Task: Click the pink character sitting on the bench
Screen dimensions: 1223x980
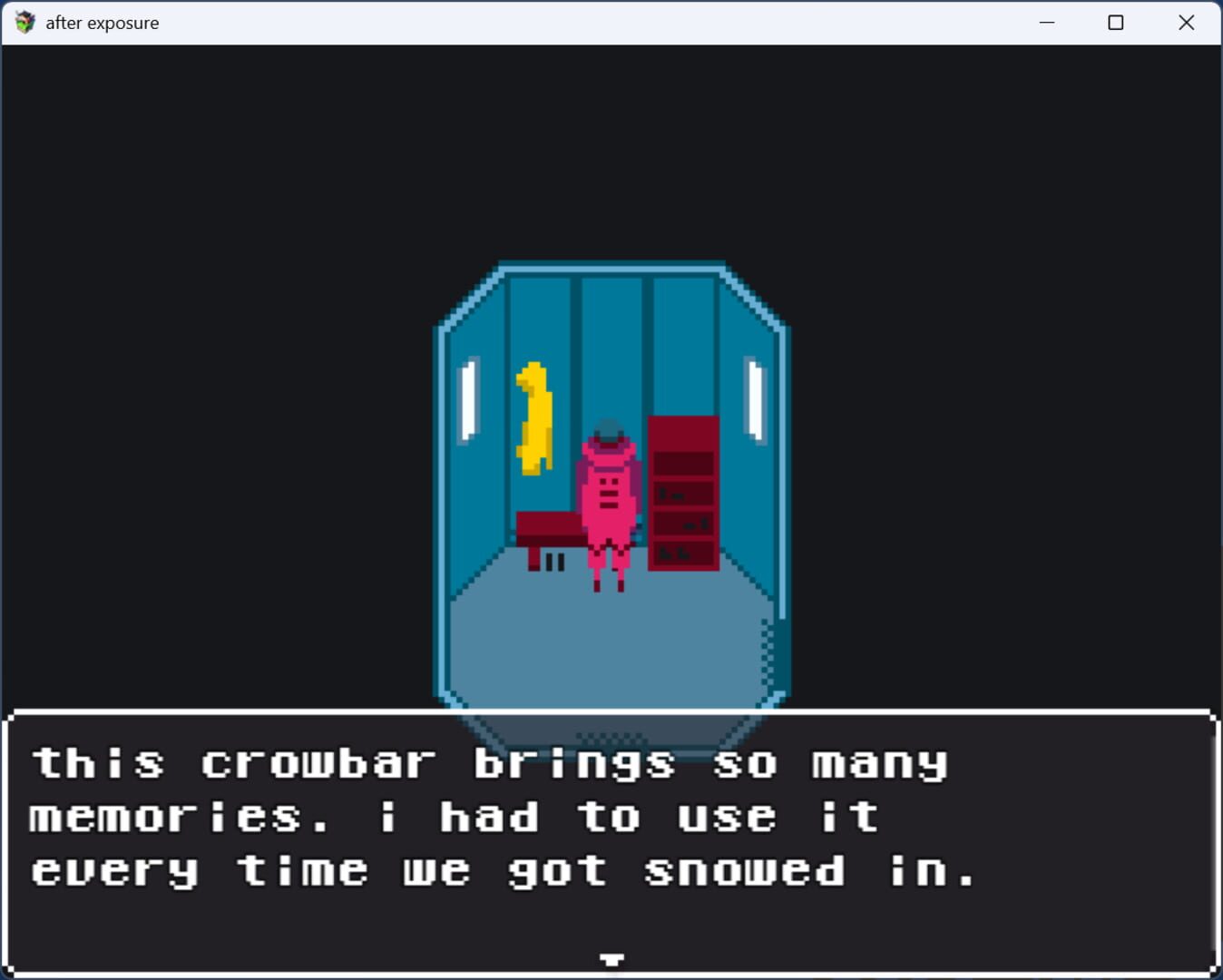Action: coord(611,495)
